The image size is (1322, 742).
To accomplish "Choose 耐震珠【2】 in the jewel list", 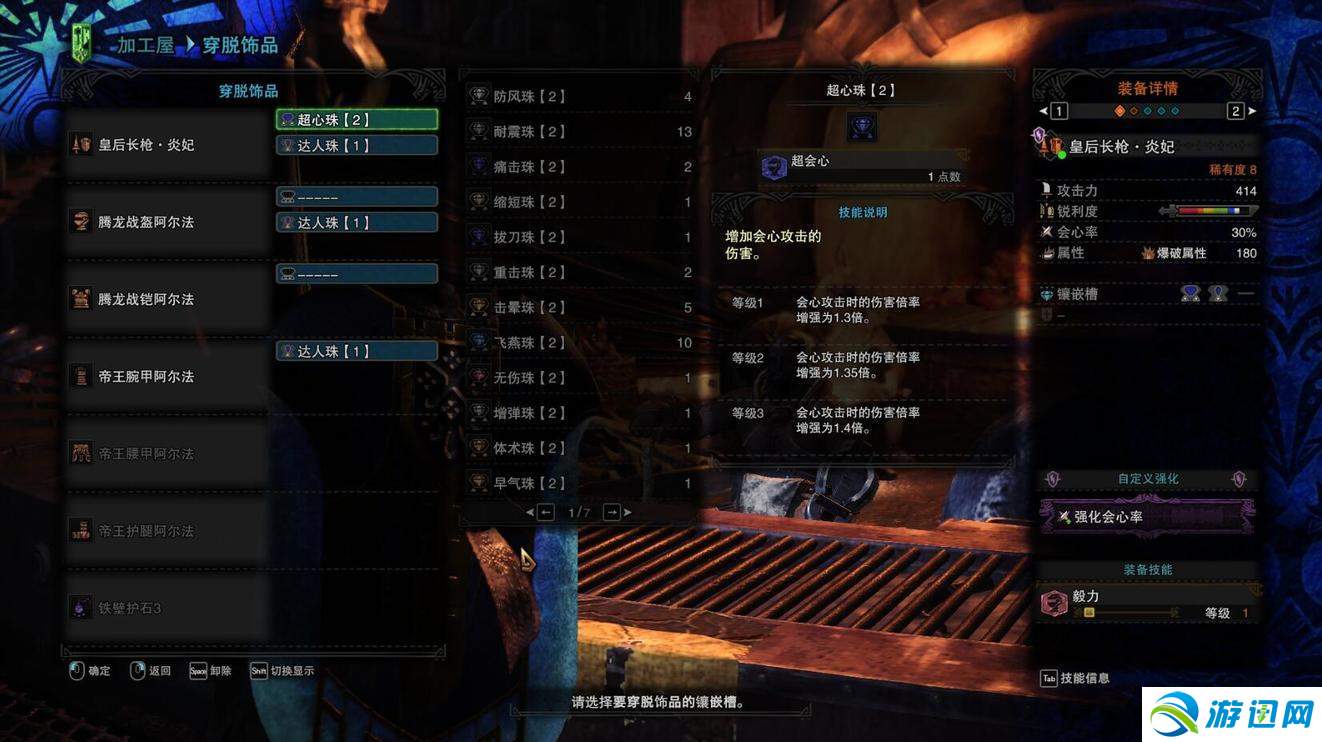I will [579, 132].
